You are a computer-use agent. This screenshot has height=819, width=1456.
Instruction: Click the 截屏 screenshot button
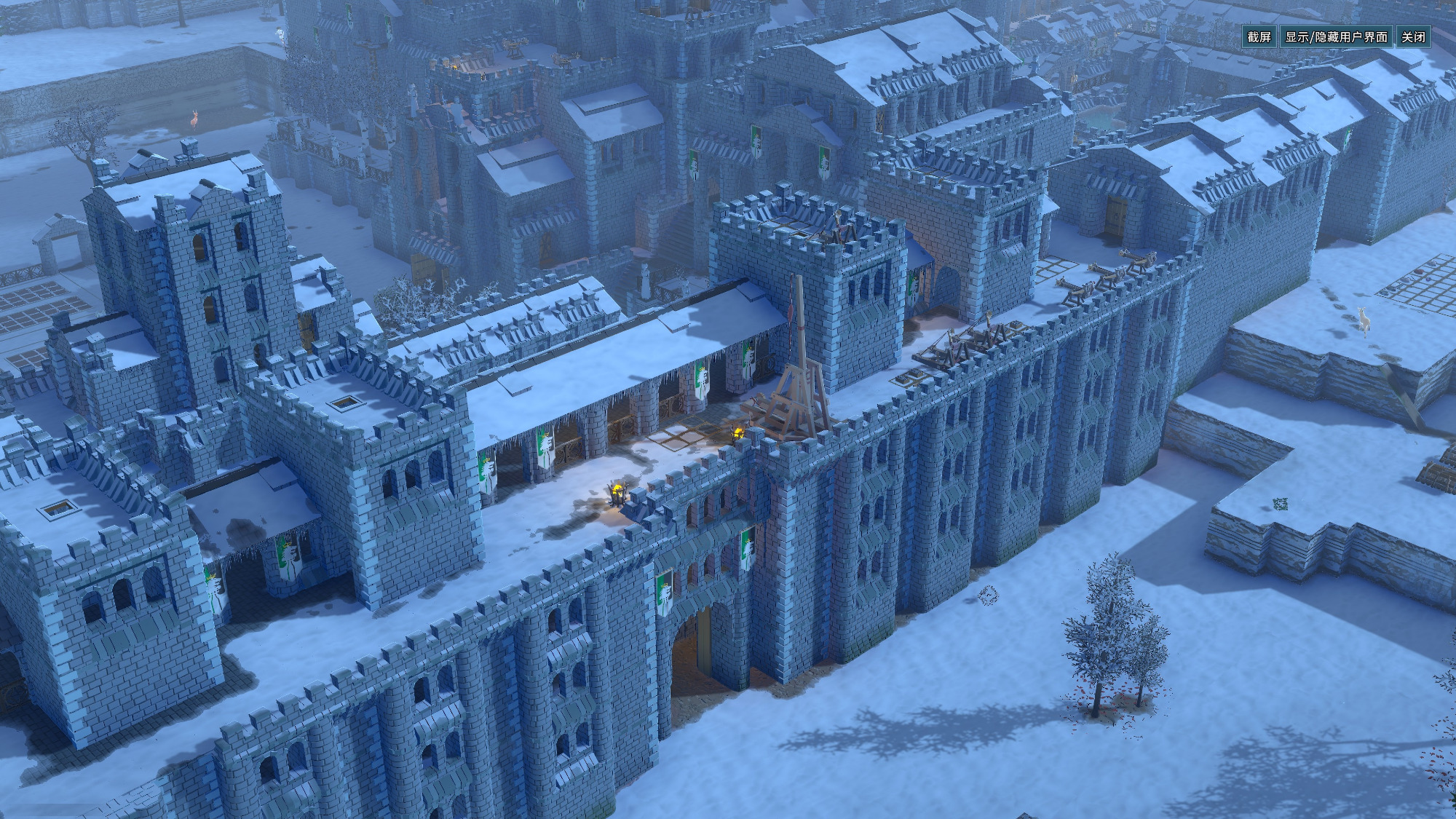1259,37
